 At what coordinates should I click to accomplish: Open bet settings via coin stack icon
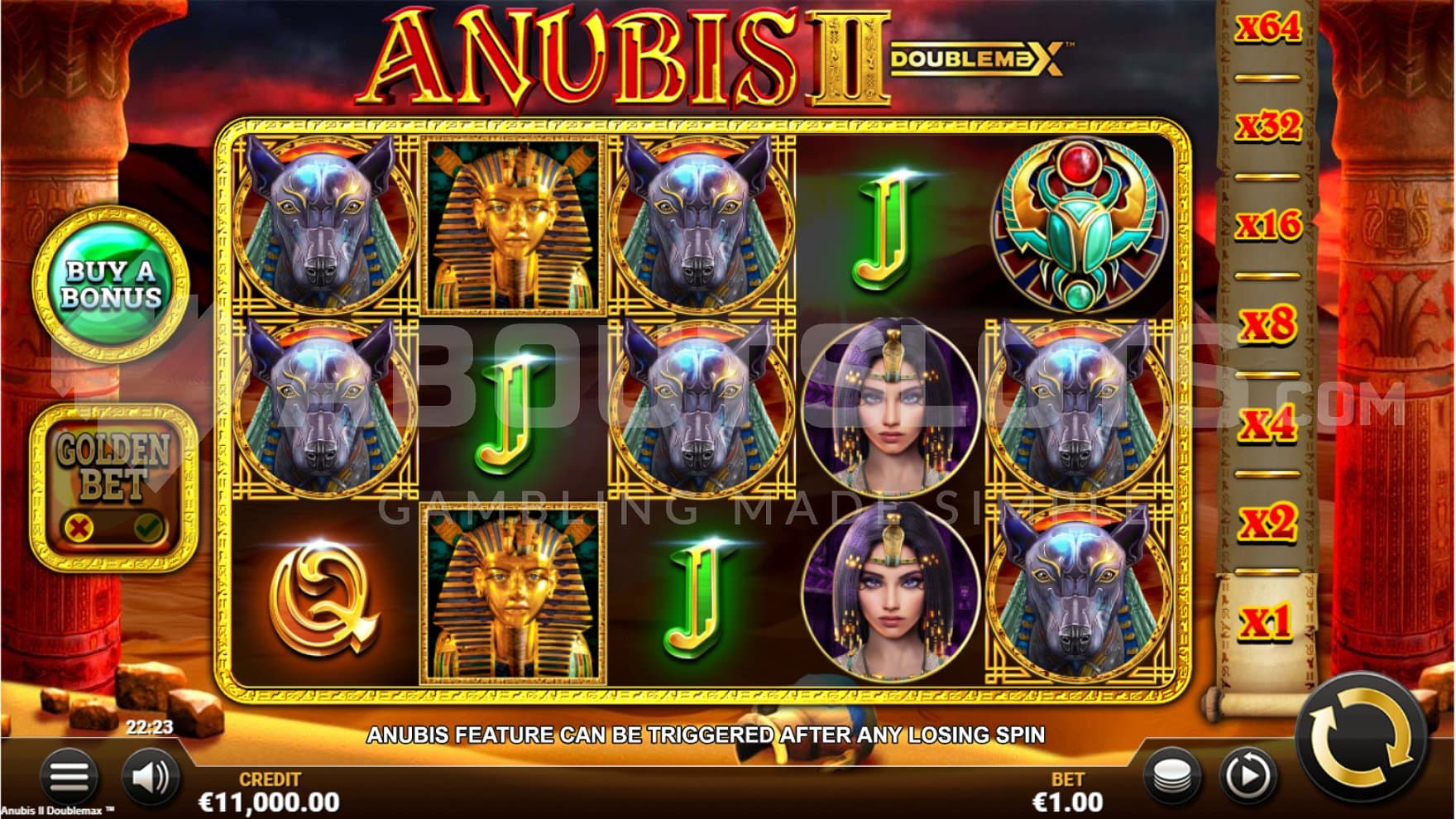(1173, 777)
